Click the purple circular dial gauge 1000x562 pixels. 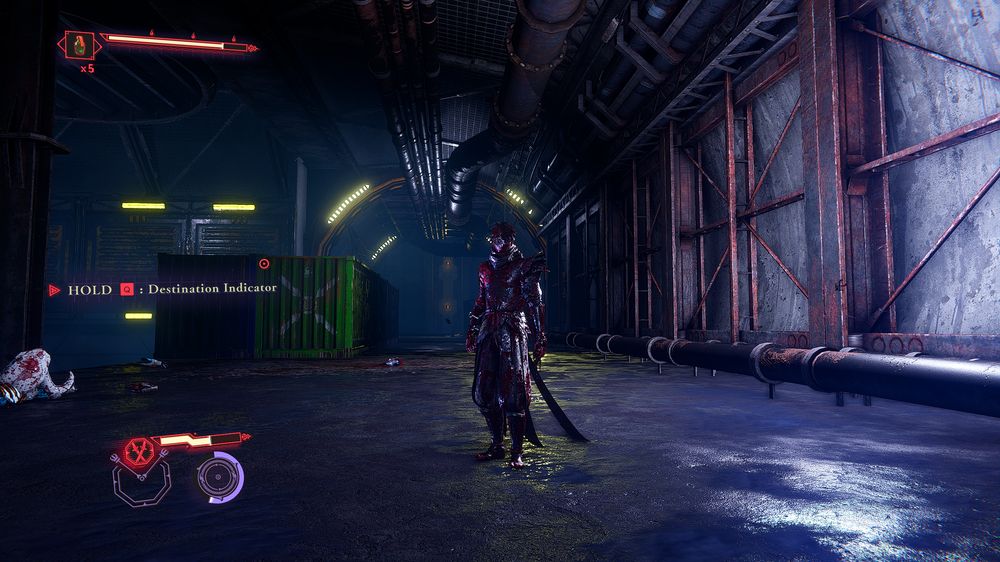point(219,477)
